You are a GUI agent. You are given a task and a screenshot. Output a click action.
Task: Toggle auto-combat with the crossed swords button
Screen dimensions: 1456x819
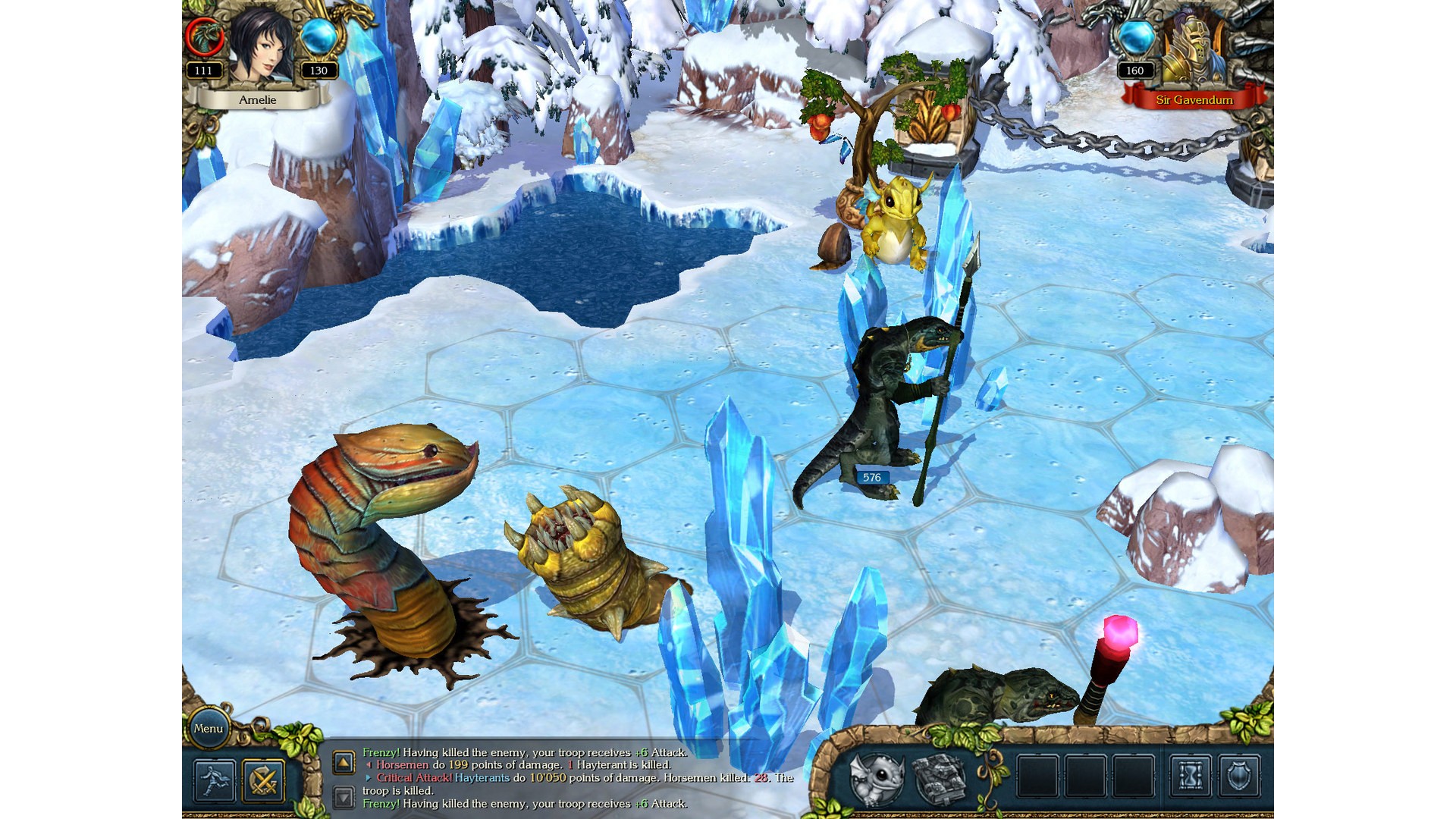click(263, 780)
